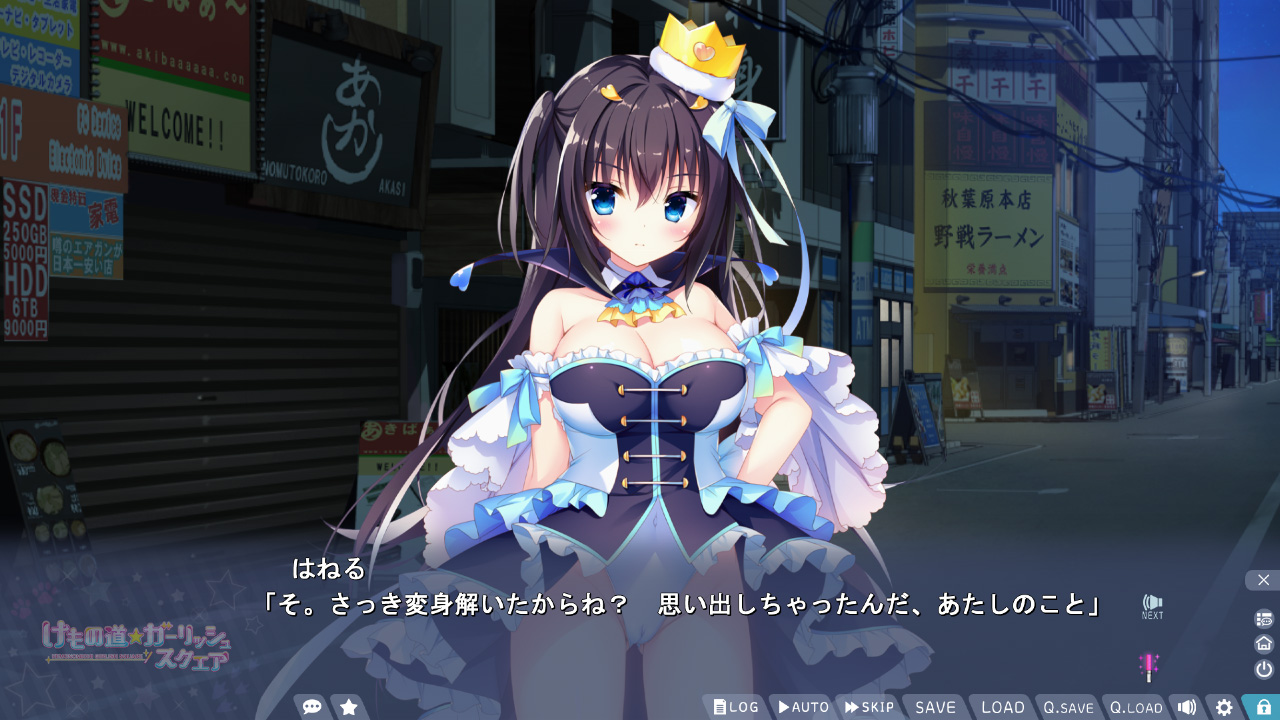1280x720 pixels.
Task: Click the speech bubble icon
Action: (x=312, y=707)
